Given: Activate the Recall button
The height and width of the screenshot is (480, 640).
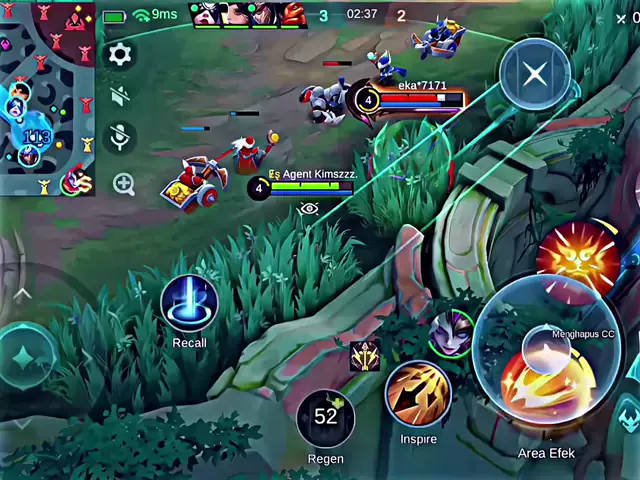Looking at the screenshot, I should point(189,302).
